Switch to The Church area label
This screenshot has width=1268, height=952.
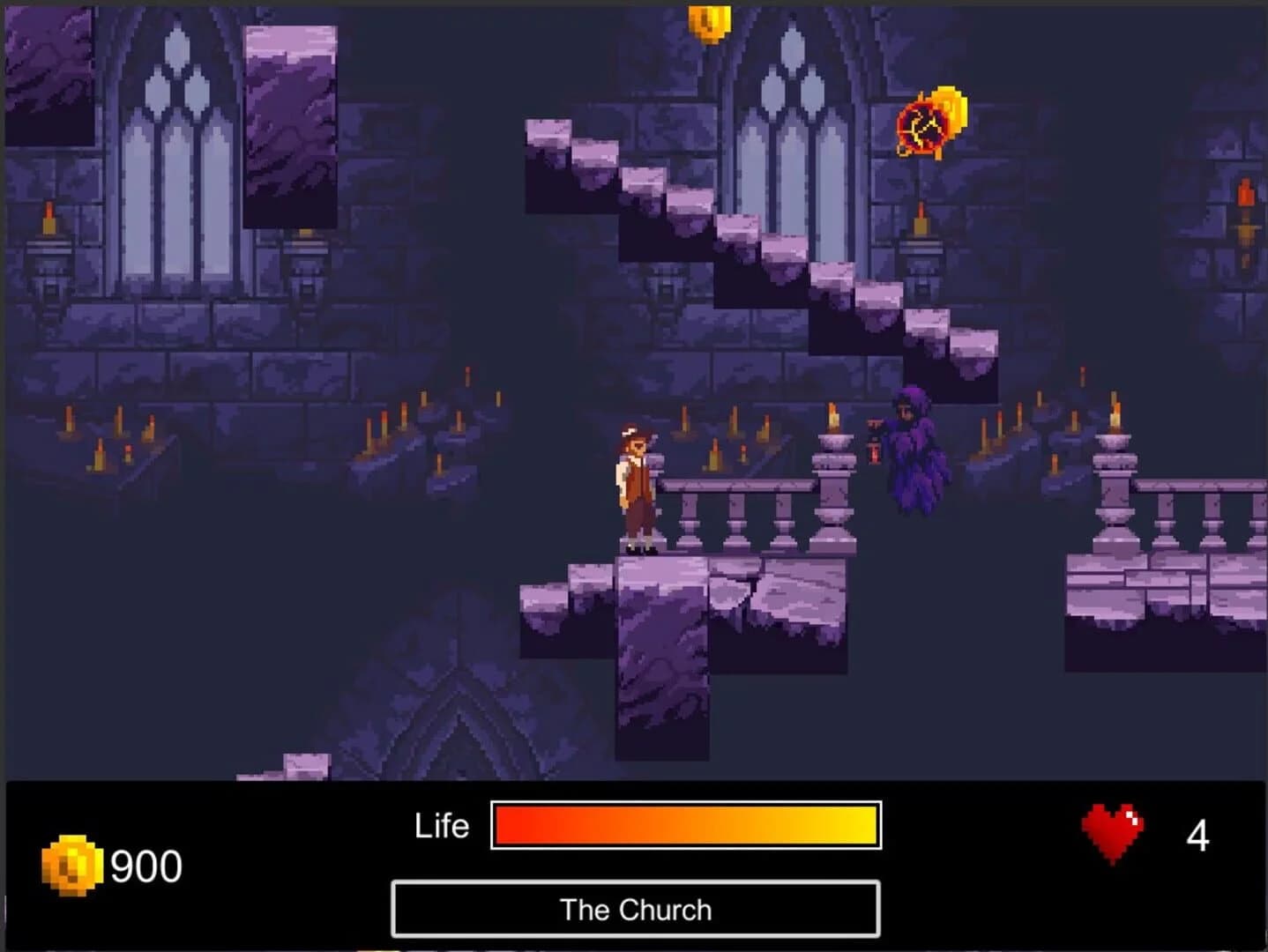coord(638,910)
